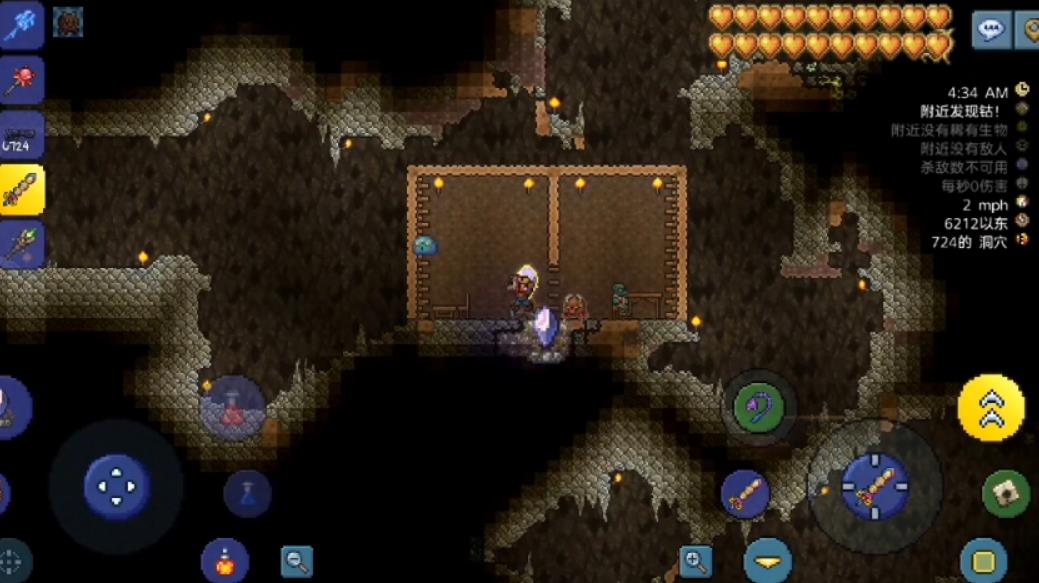Open the chat speech bubble button

pos(990,31)
